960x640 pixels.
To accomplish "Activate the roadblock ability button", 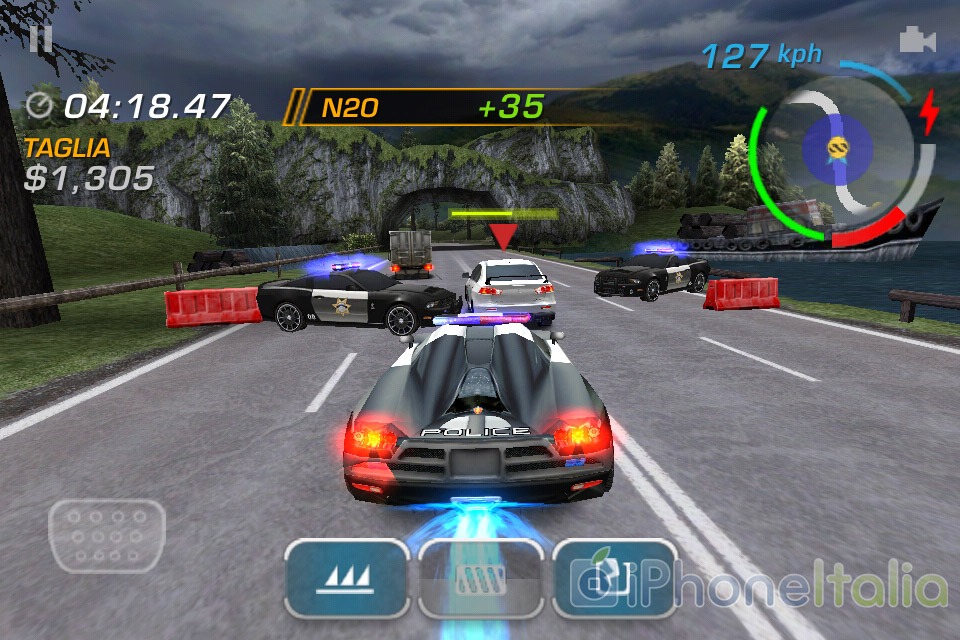I will pos(612,578).
